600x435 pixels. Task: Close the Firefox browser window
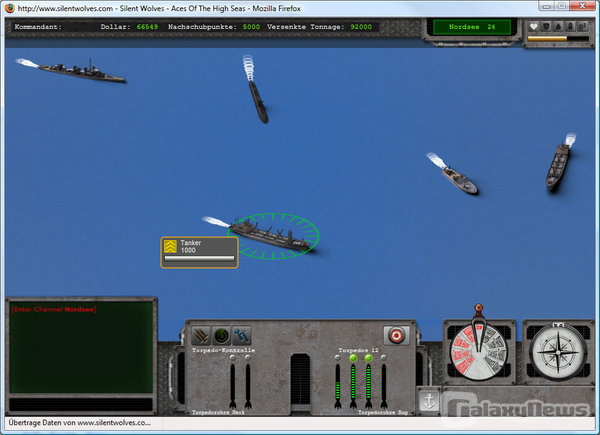click(x=581, y=6)
